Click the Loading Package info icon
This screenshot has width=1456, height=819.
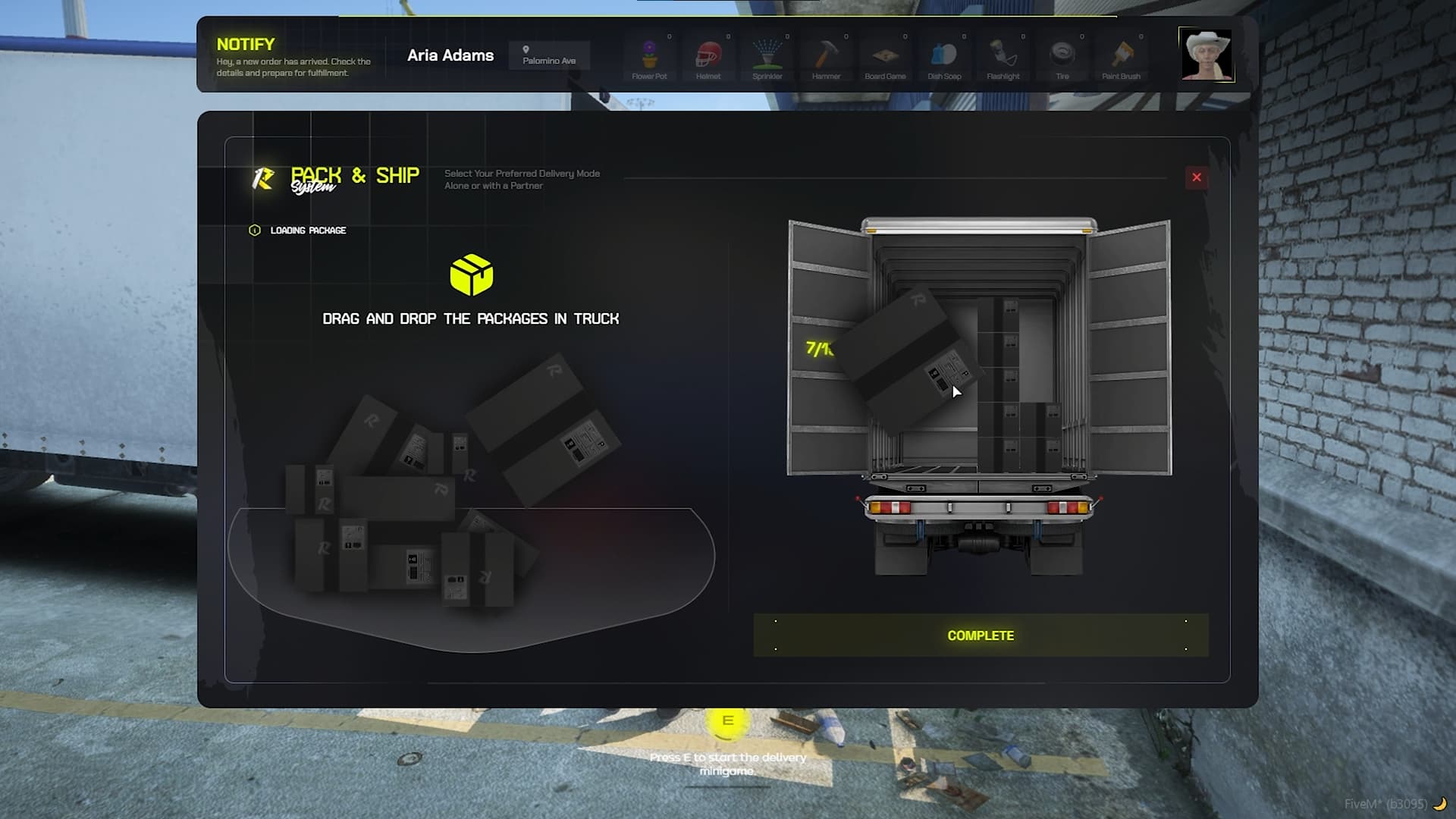(255, 230)
